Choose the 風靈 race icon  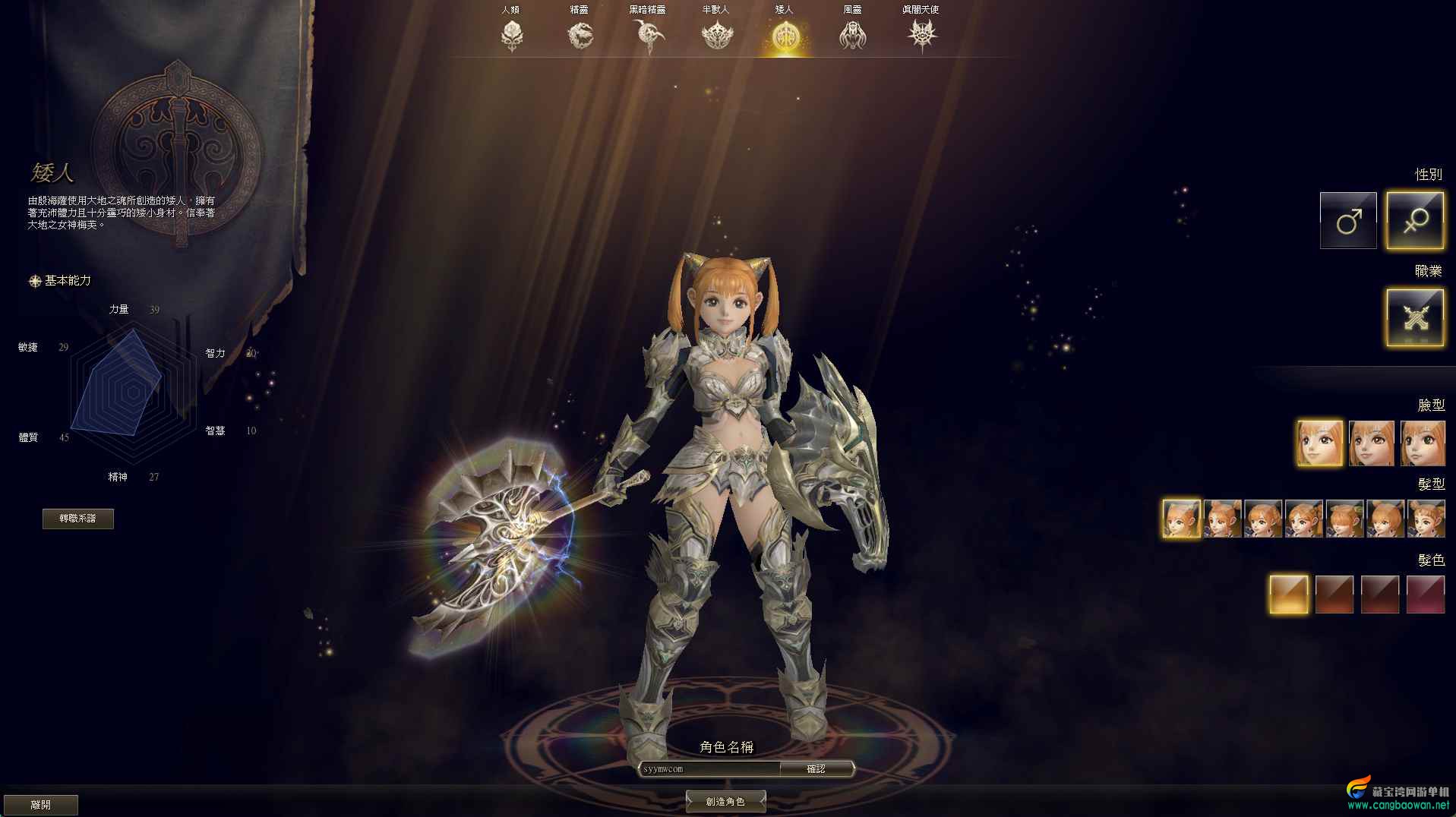(852, 35)
